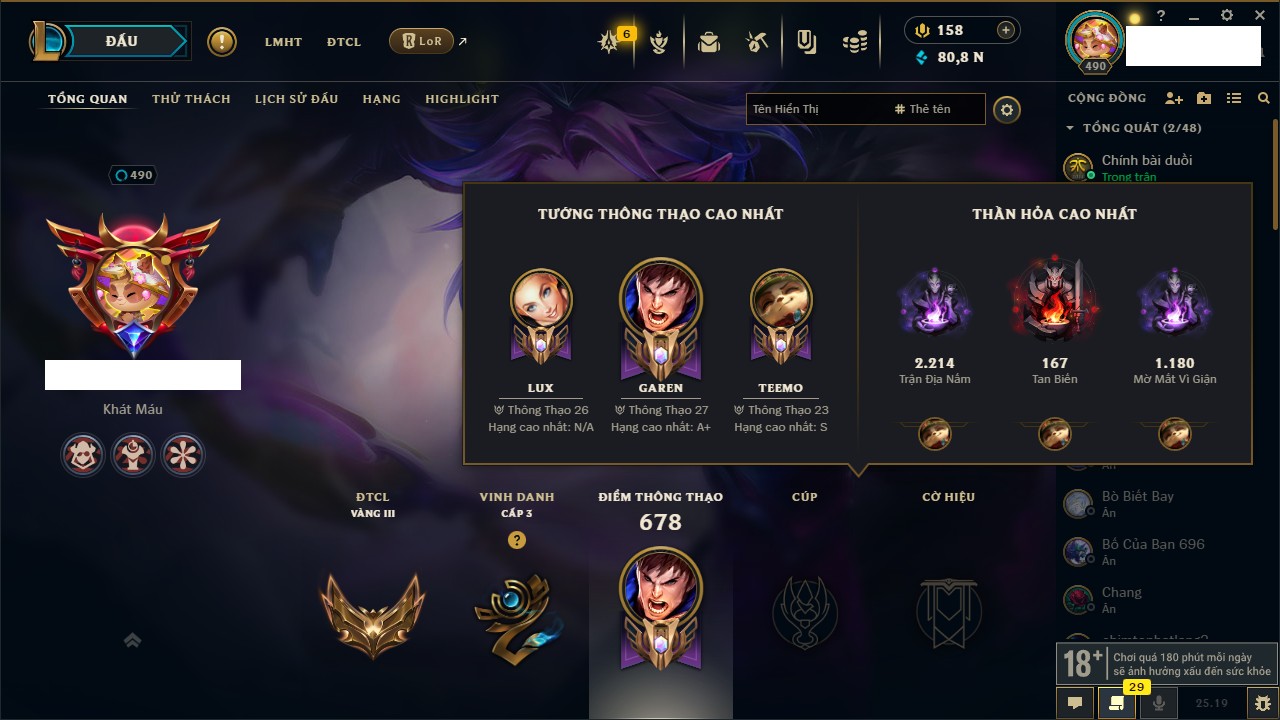Image resolution: width=1280 pixels, height=720 pixels.
Task: Add RP with the plus button
Action: point(1006,31)
